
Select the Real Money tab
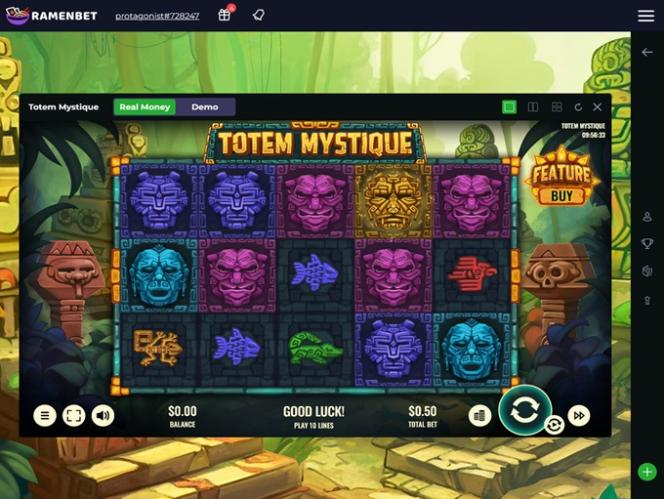[145, 107]
